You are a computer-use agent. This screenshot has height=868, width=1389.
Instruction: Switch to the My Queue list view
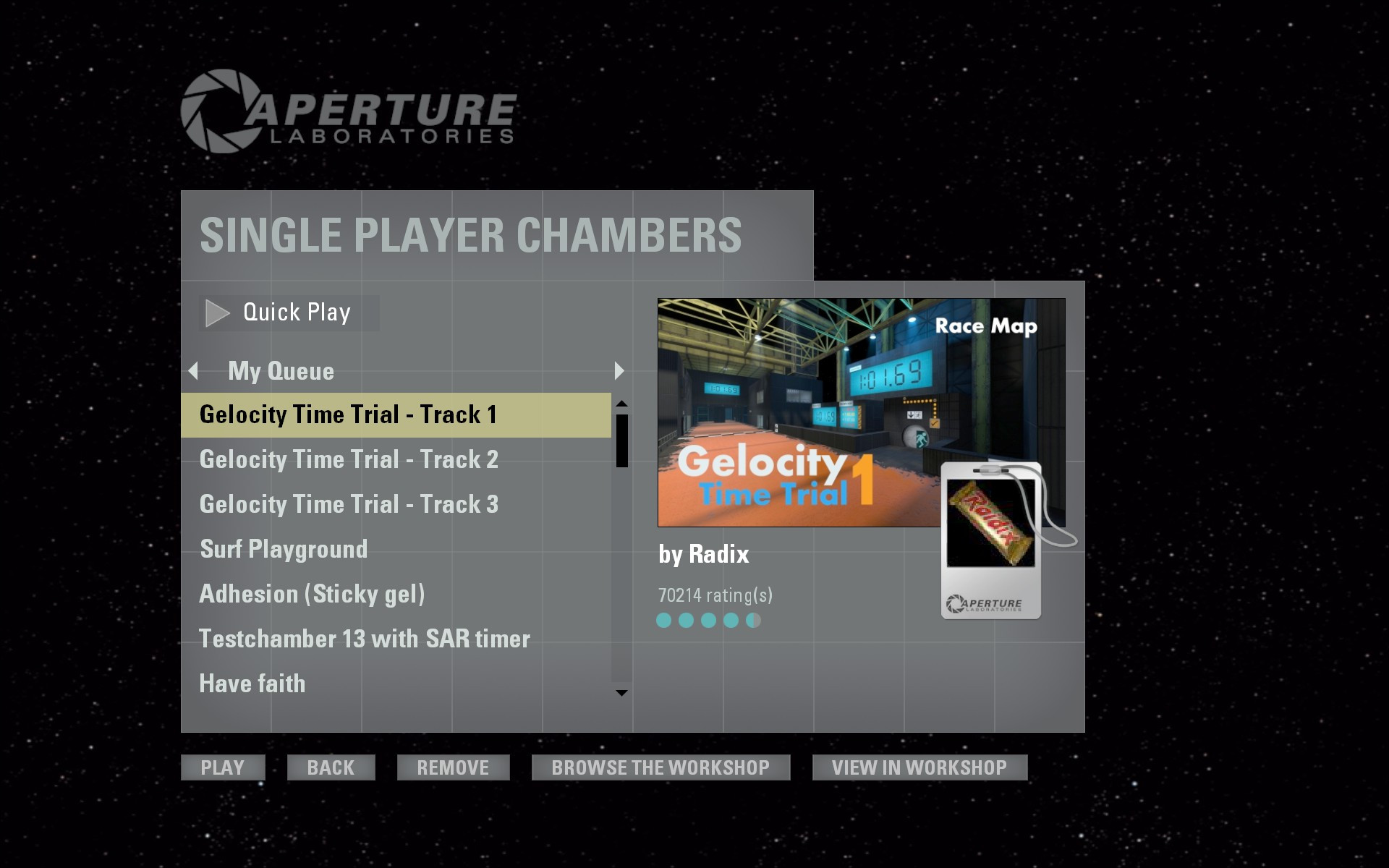click(281, 371)
